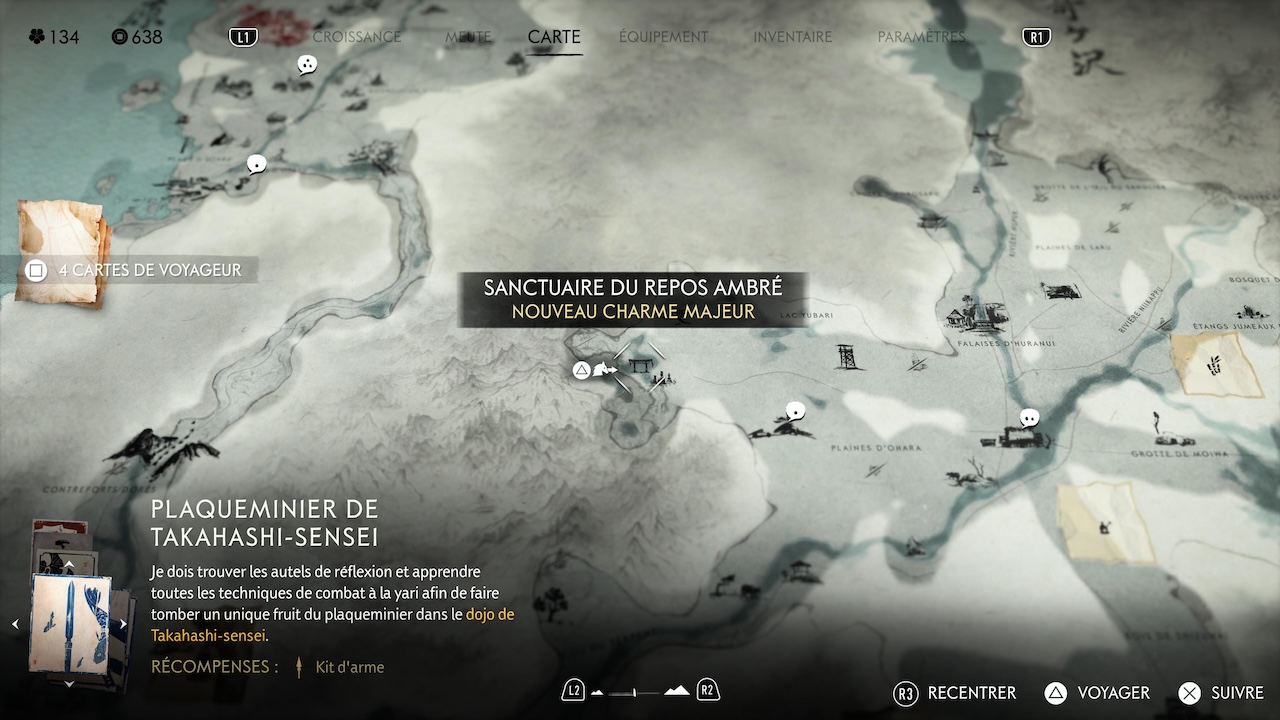Cycle to the previous quest card arrow
This screenshot has width=1280, height=720.
coord(15,624)
